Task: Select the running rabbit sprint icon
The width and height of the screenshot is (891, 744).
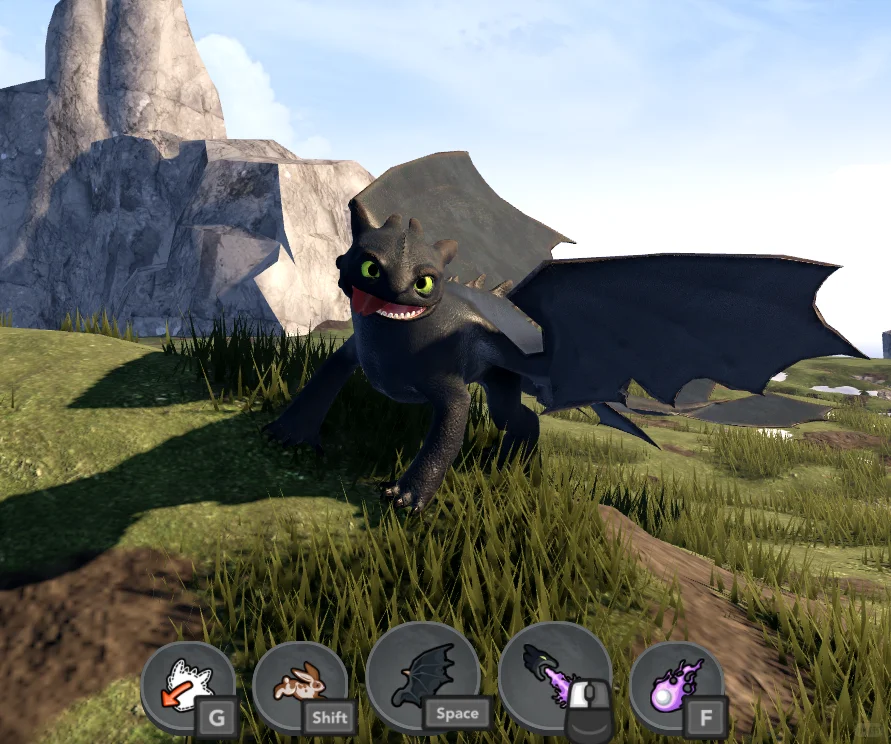Action: (x=300, y=687)
